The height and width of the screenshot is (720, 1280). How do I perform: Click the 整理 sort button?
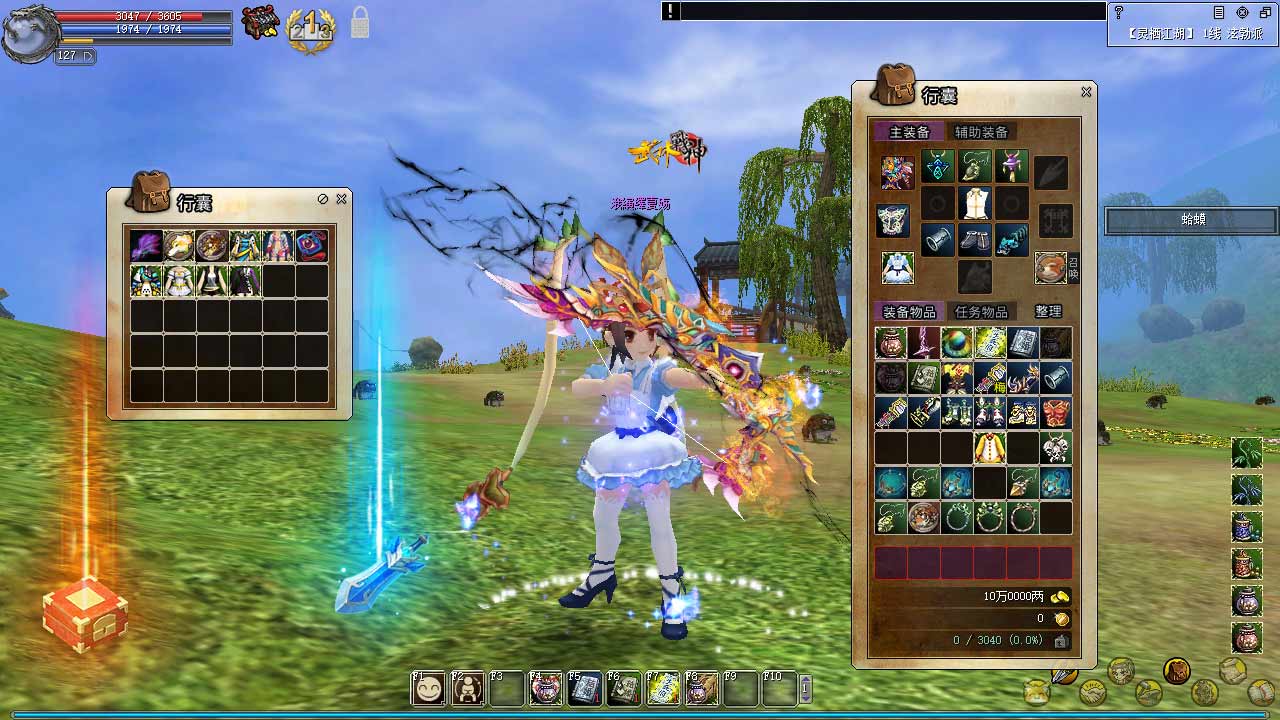point(1048,311)
